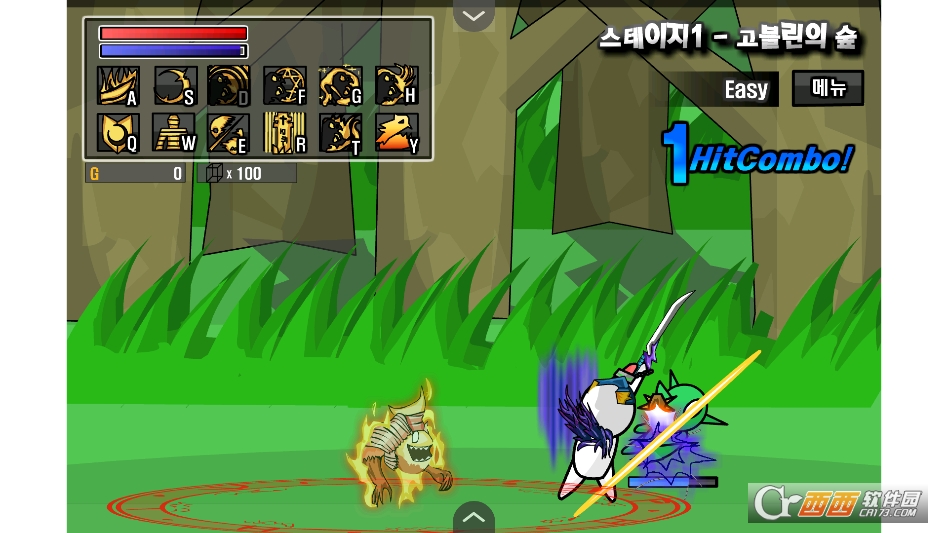Activate the sparkling skull skill labeled G
This screenshot has height=533, width=948.
(340, 86)
